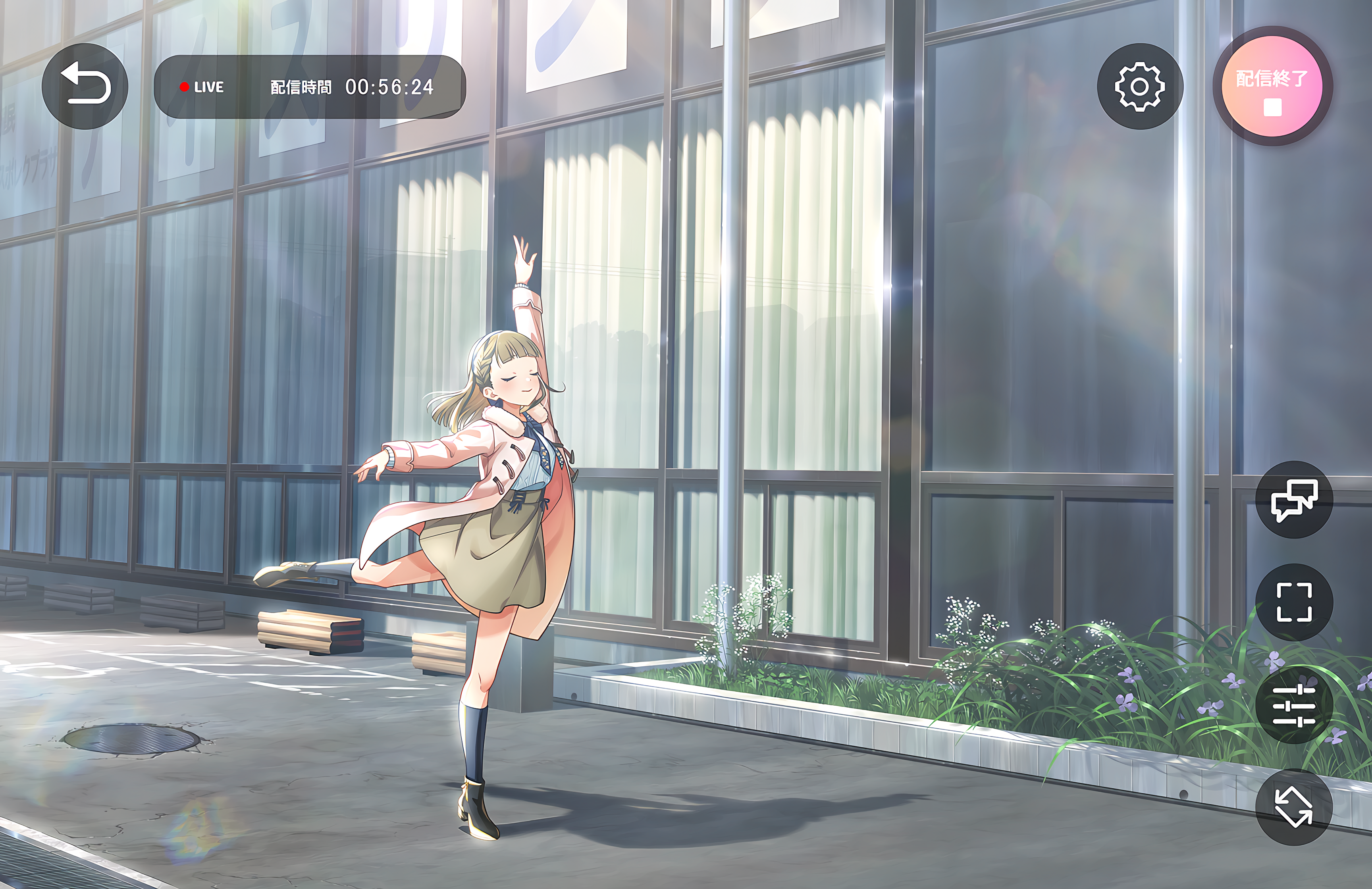The image size is (1372, 889).
Task: Open the adjustment sliders panel
Action: (x=1294, y=705)
